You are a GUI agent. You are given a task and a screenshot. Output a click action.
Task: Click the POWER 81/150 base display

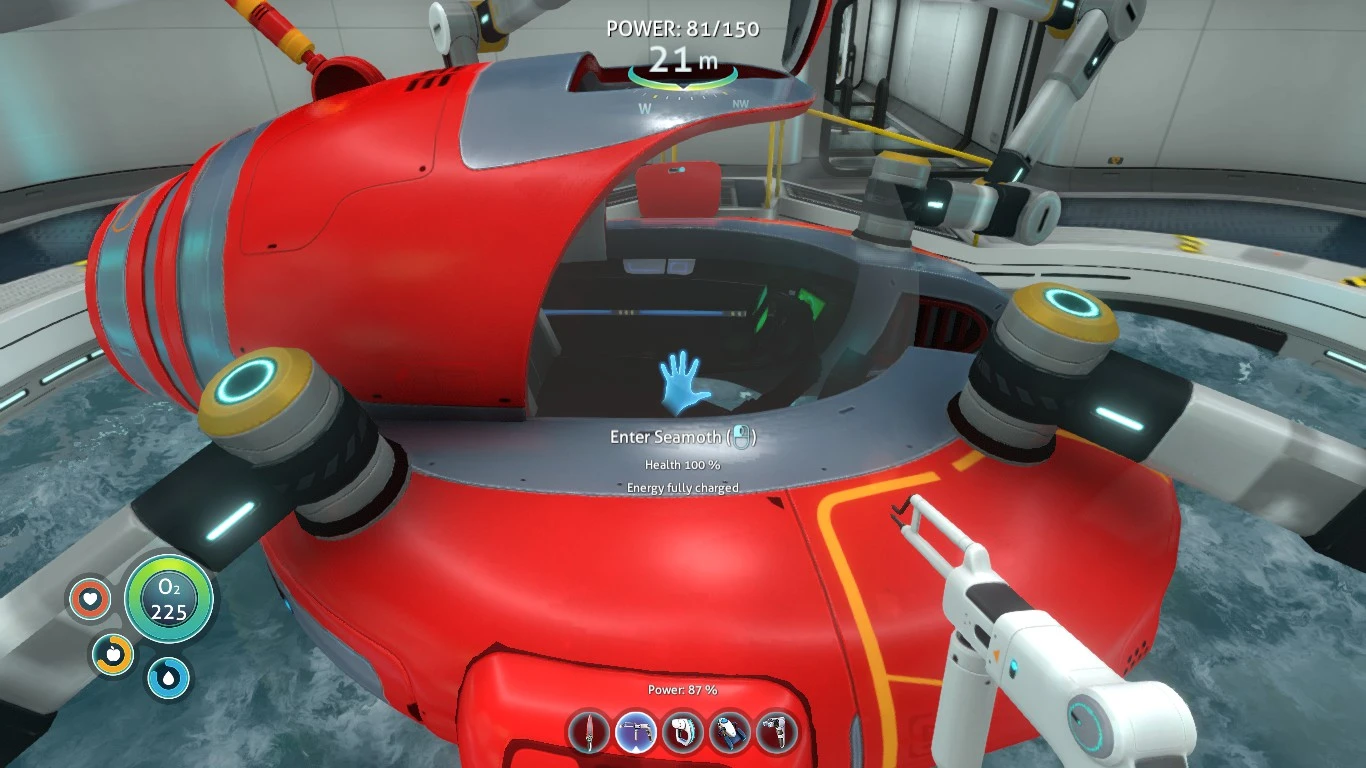(682, 29)
